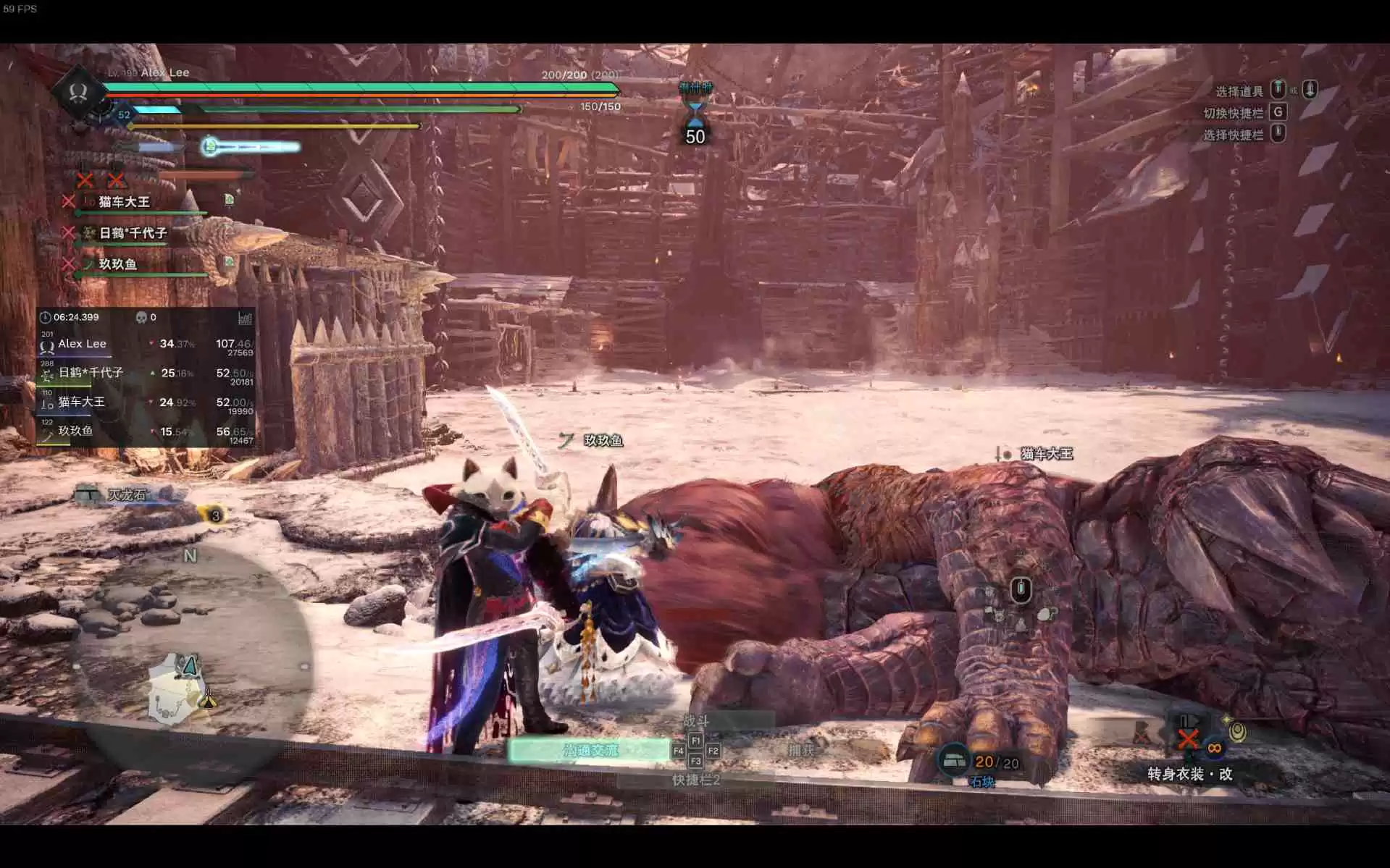This screenshot has width=1390, height=868.
Task: Click the hourglass buff timer icon
Action: tap(695, 113)
